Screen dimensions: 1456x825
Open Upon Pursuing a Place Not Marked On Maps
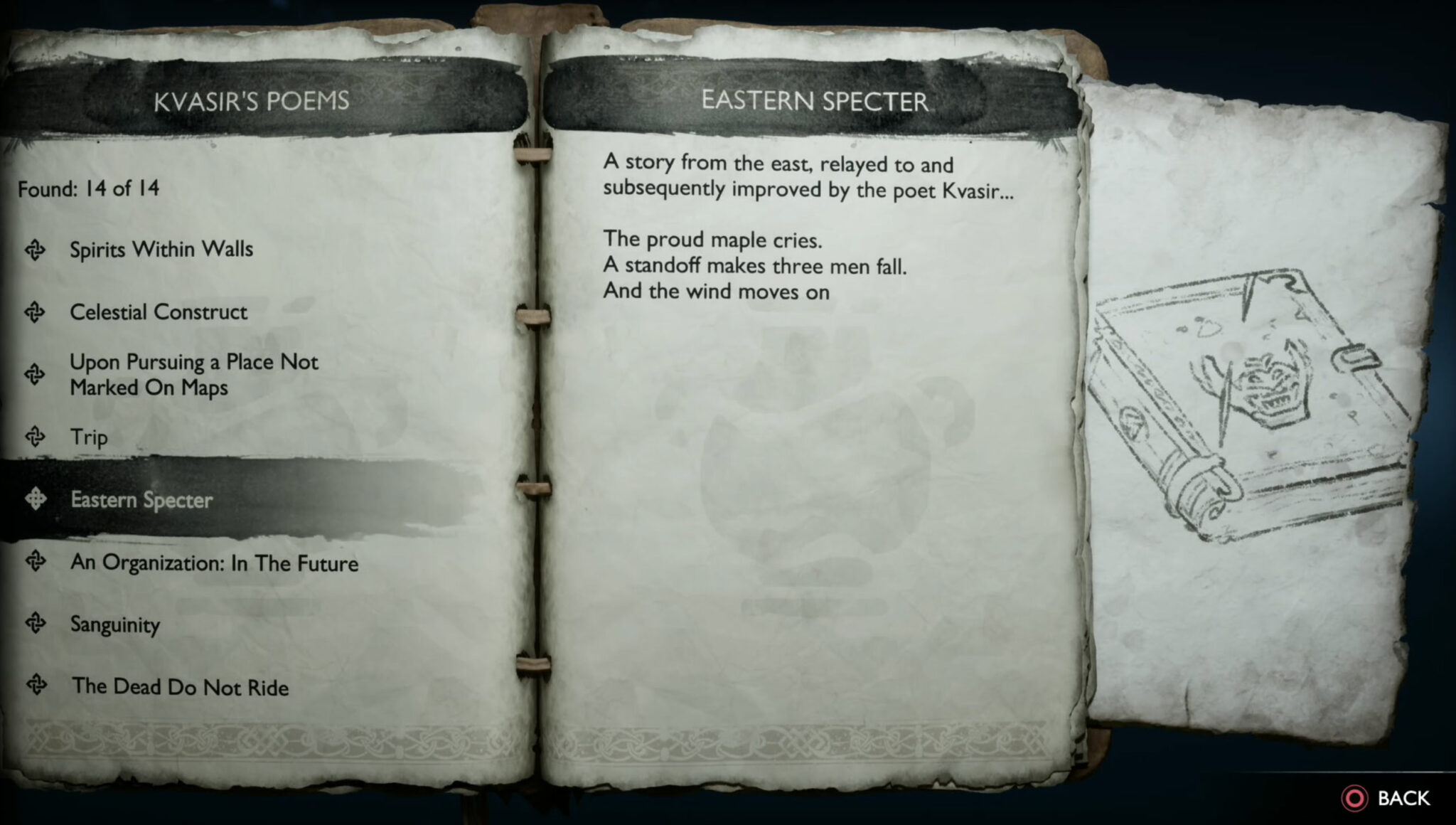click(x=193, y=375)
